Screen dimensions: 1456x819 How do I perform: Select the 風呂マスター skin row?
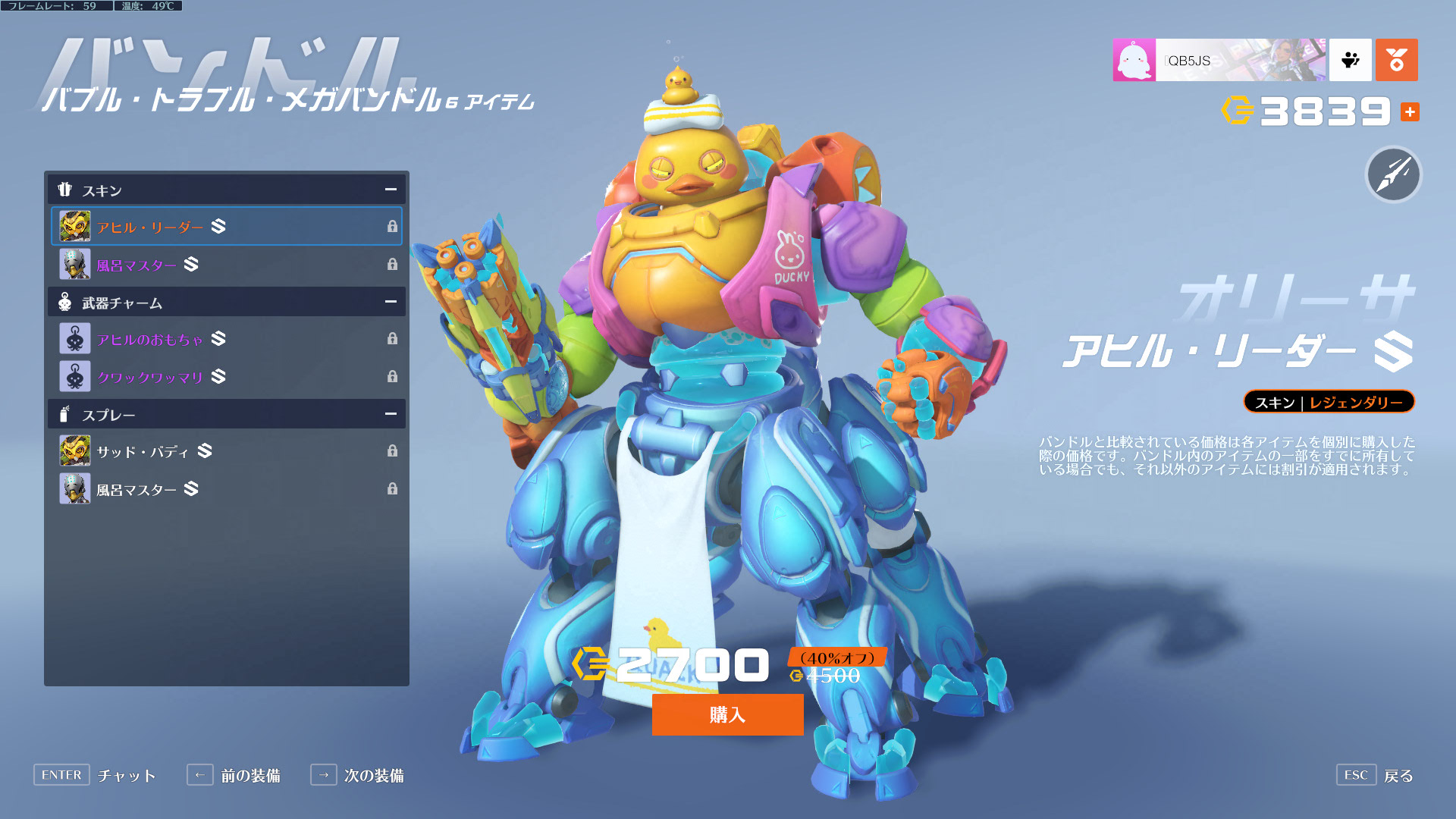click(x=226, y=265)
